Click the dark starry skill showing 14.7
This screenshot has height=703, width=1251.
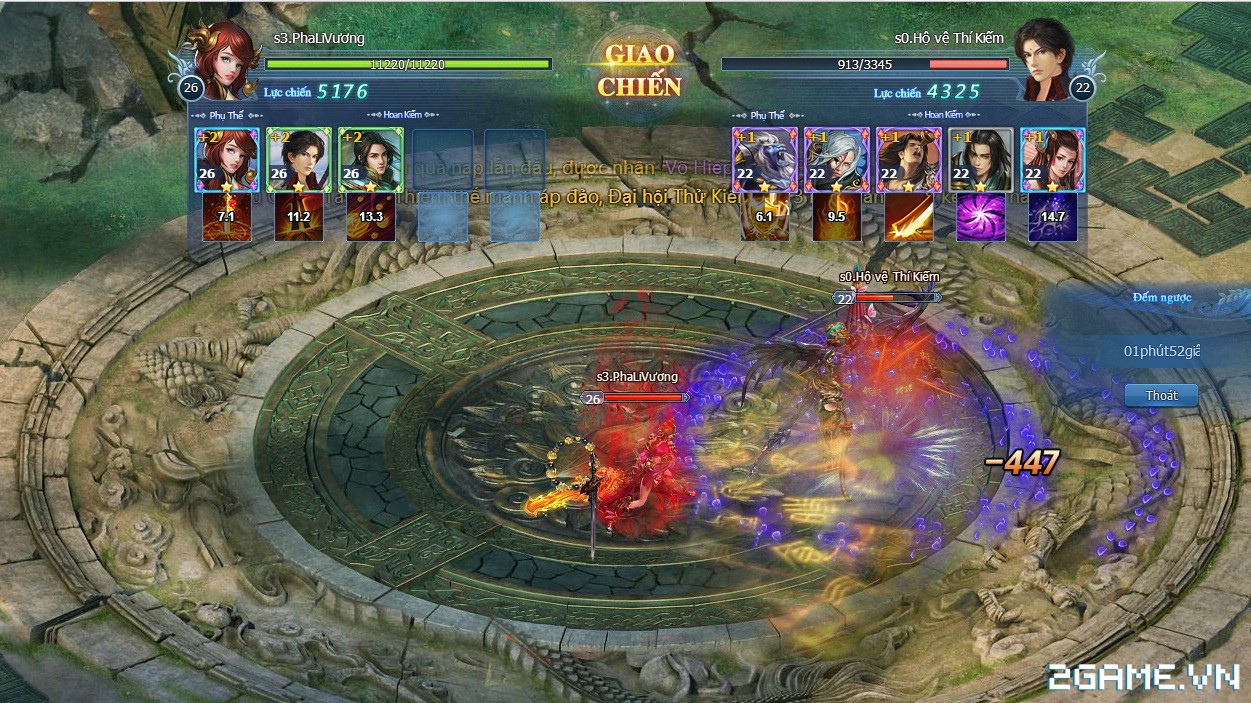pyautogui.click(x=1052, y=218)
